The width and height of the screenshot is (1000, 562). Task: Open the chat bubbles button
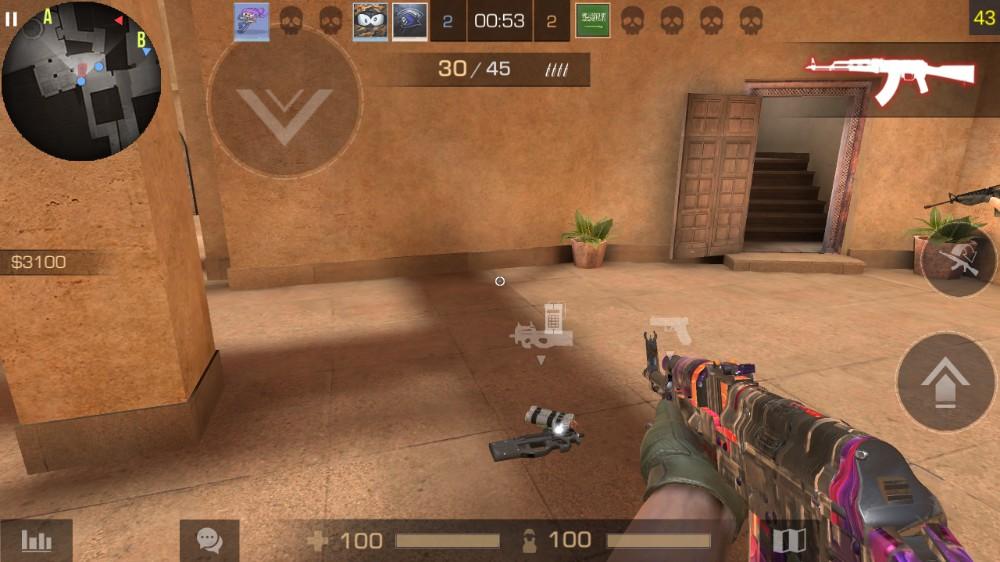[x=209, y=541]
